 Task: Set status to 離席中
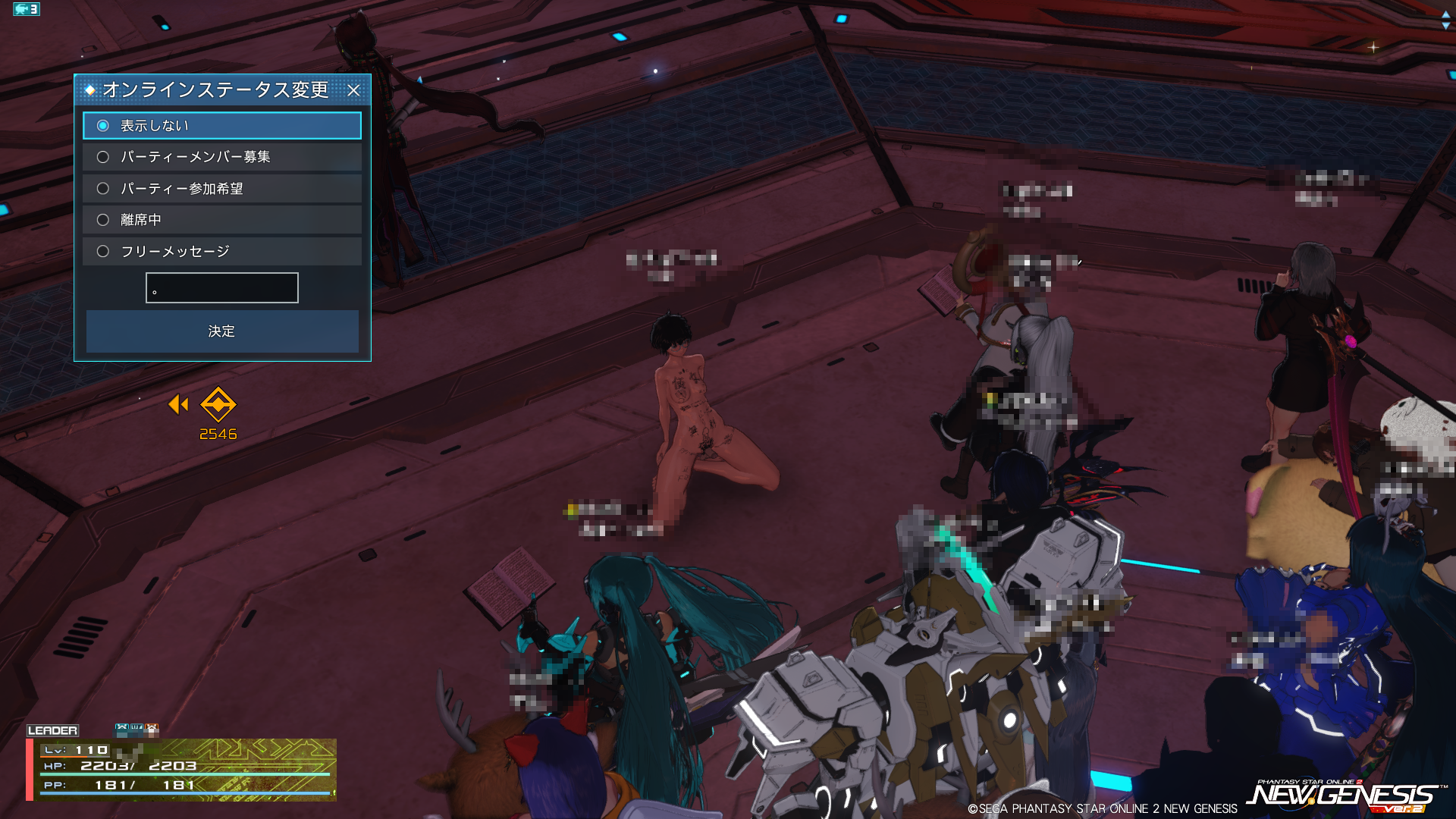[x=103, y=220]
